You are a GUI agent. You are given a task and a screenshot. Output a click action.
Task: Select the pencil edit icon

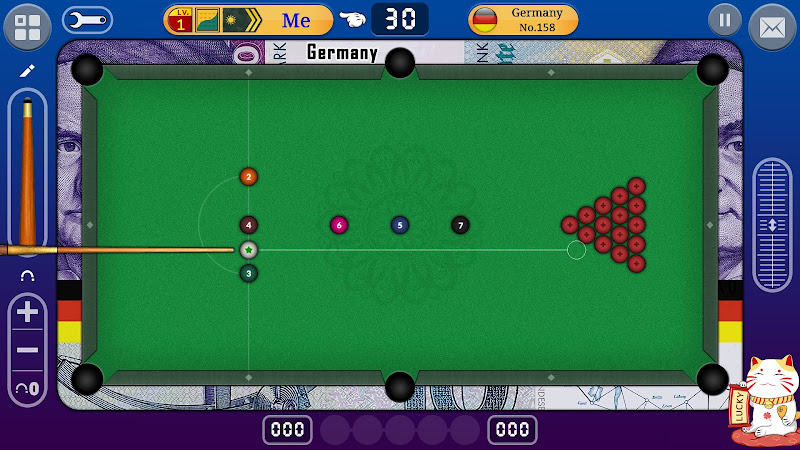pyautogui.click(x=27, y=71)
